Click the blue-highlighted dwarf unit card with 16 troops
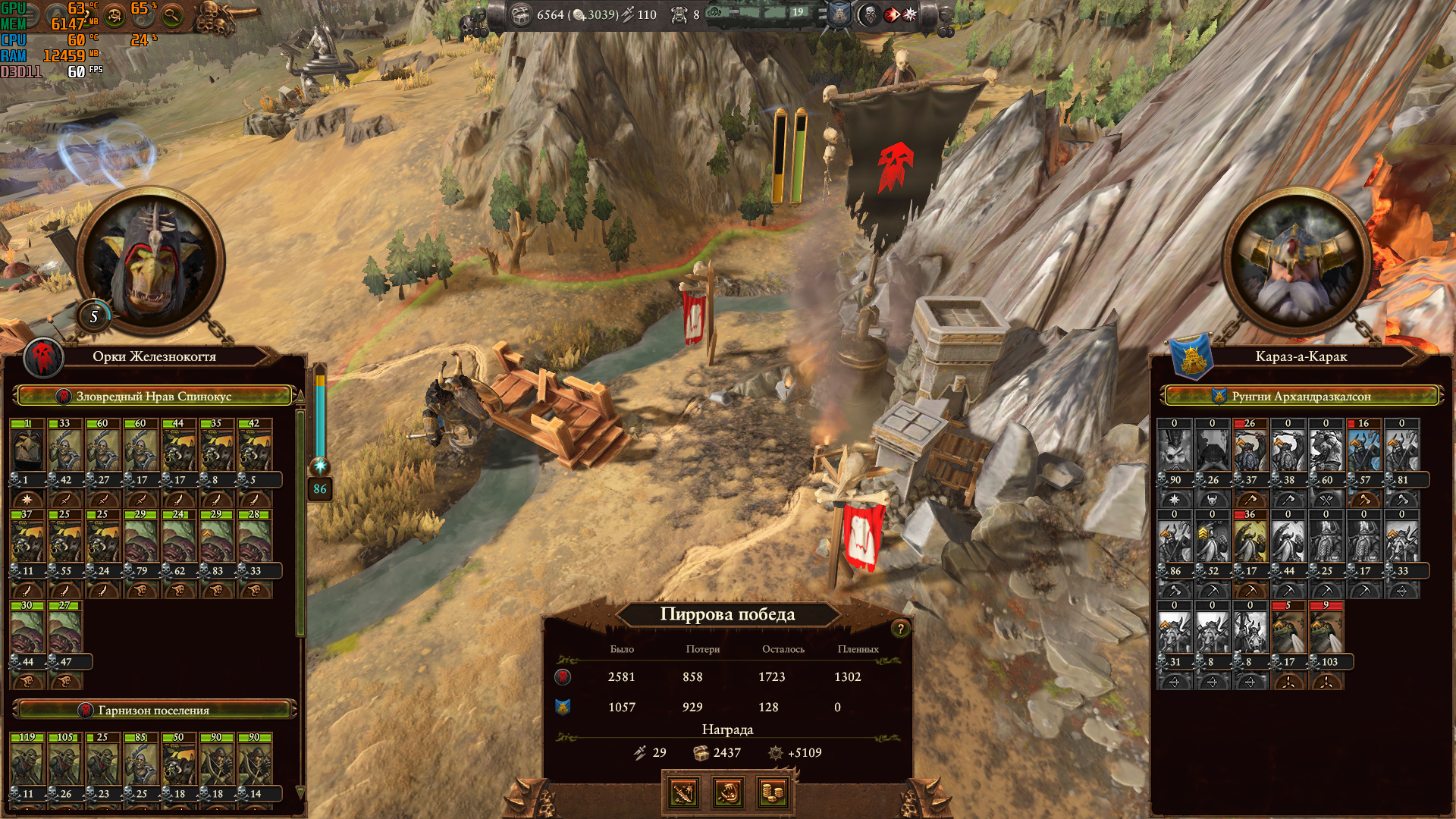 [x=1363, y=450]
